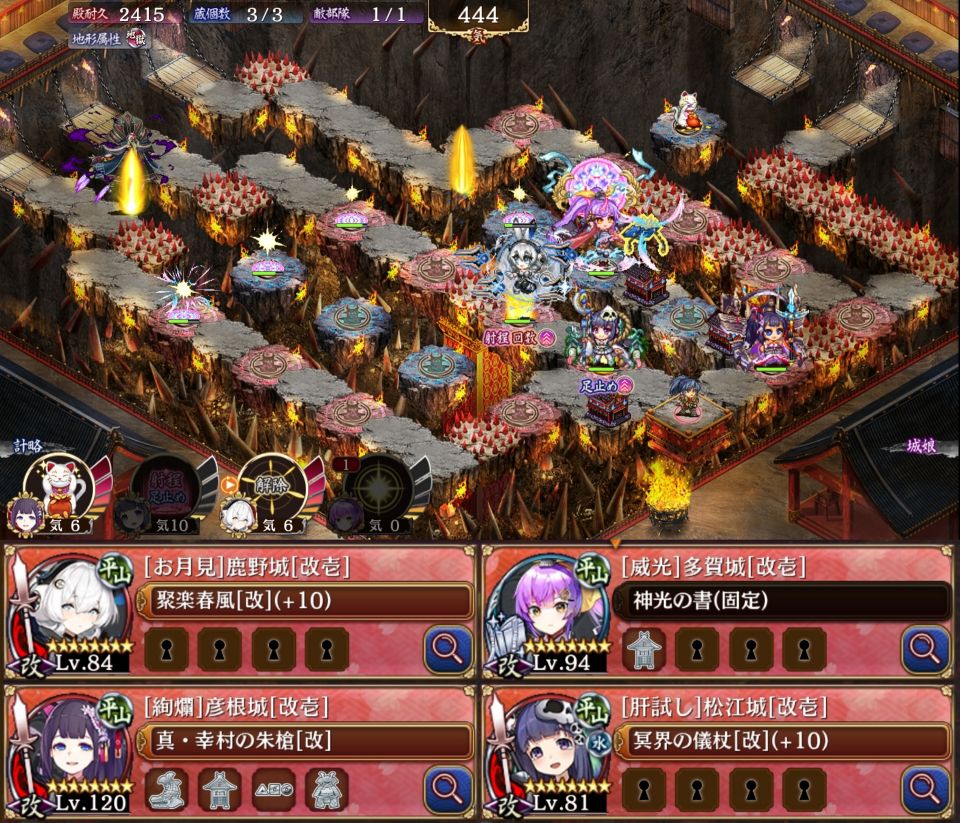Select the 真・幸村の朱槍[改] weapon bar
Image resolution: width=960 pixels, height=823 pixels.
(302, 741)
